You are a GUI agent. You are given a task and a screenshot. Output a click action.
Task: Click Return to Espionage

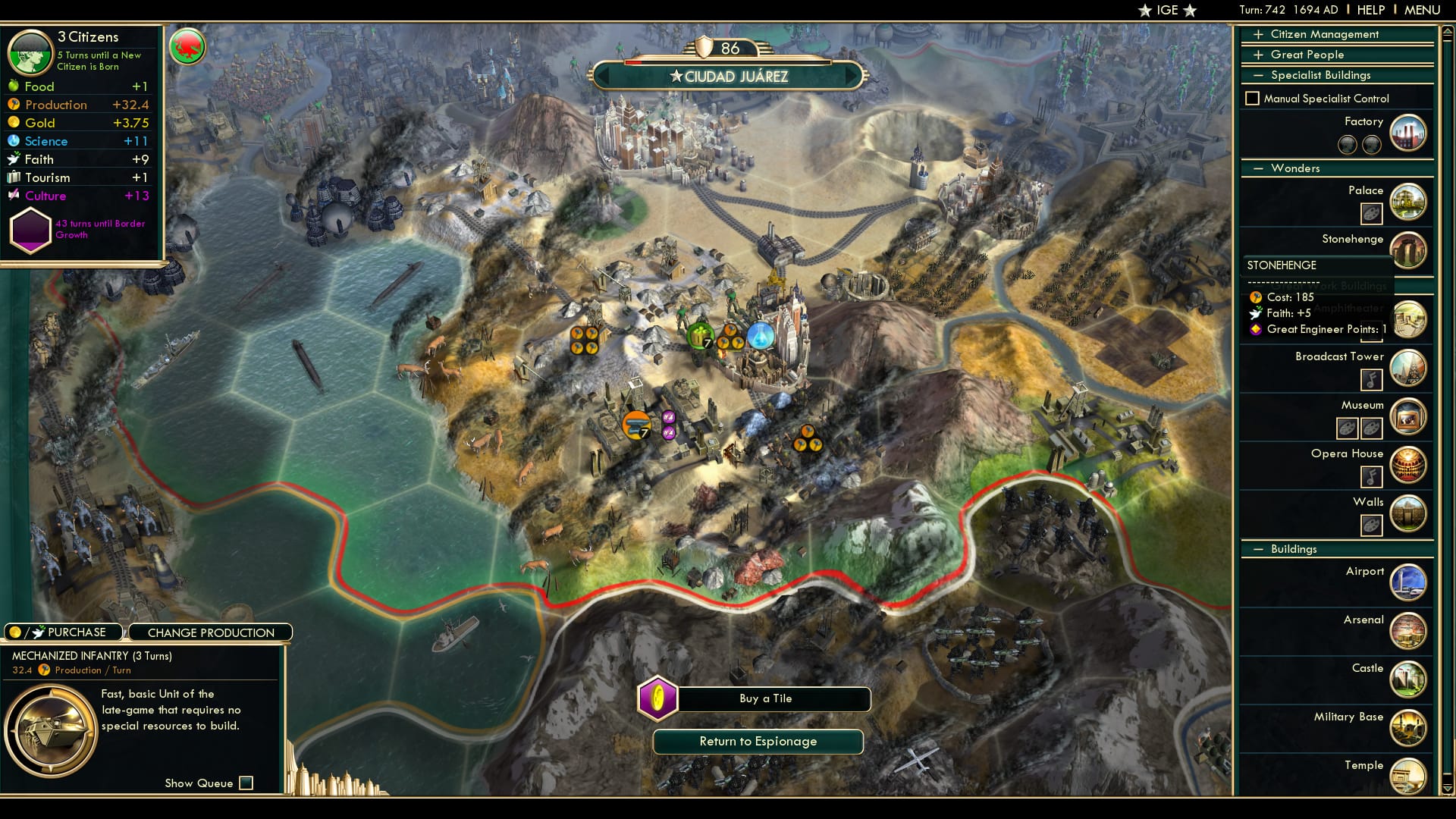[759, 742]
